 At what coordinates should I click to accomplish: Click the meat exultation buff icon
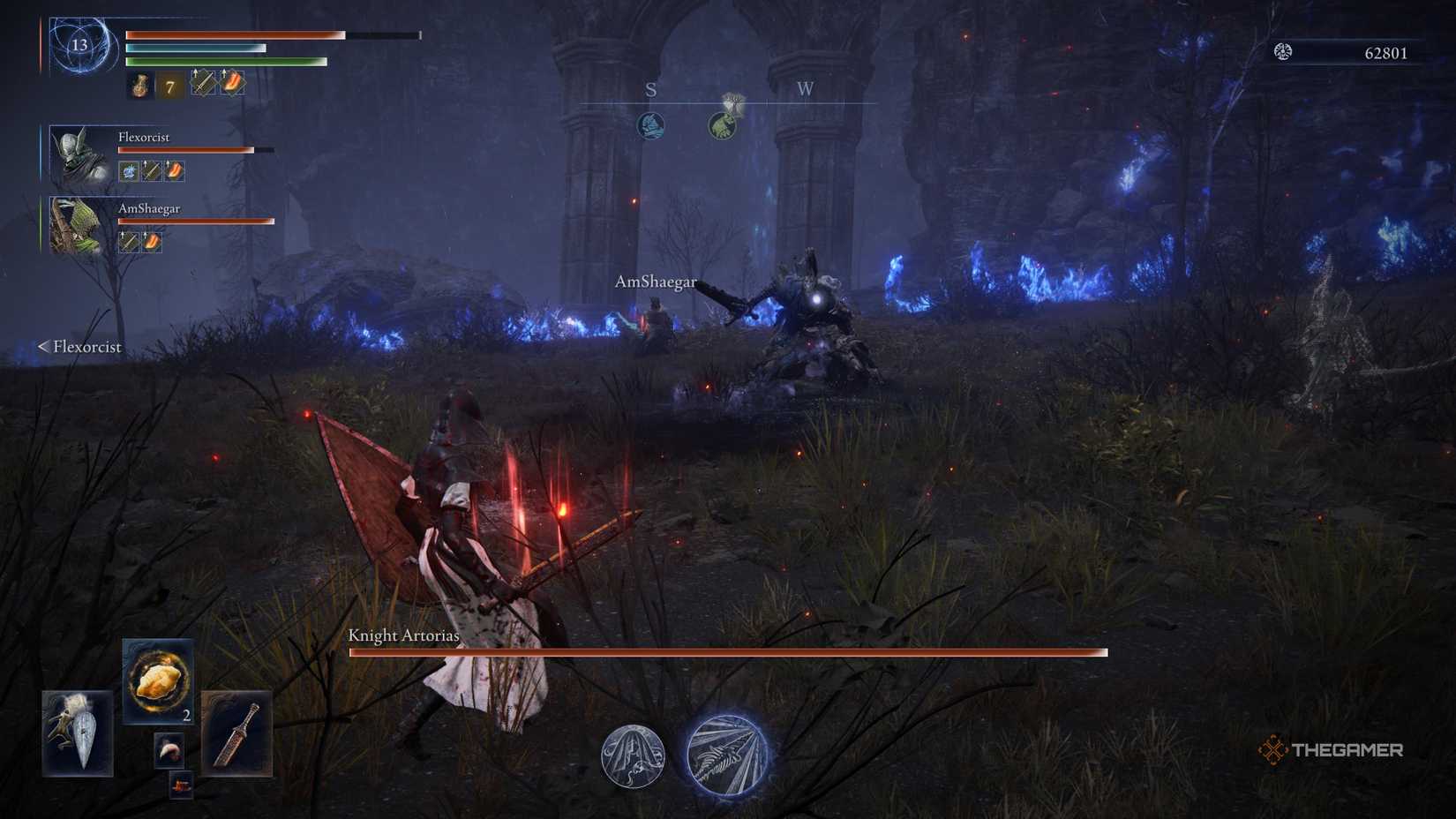coord(233,82)
